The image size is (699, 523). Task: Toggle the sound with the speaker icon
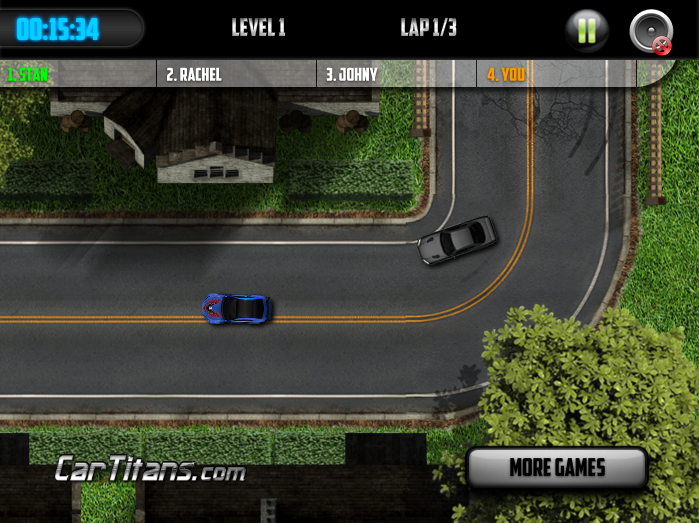(x=651, y=30)
